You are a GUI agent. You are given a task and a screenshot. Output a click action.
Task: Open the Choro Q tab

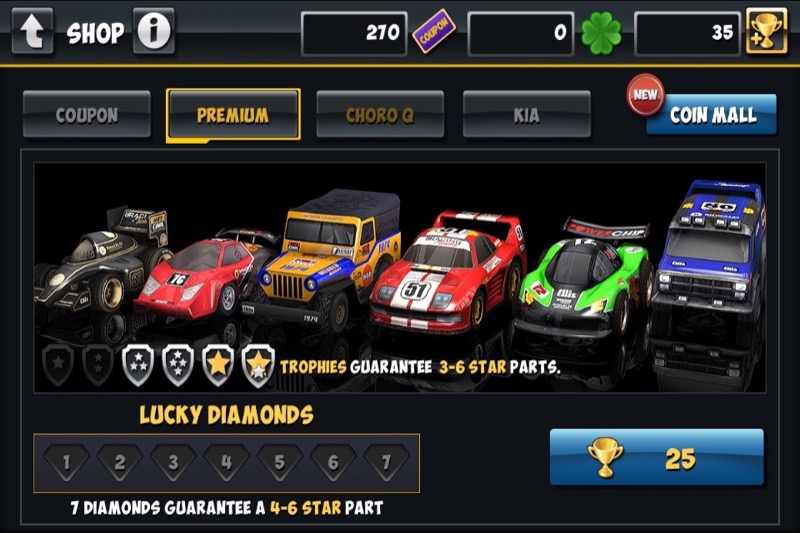click(x=380, y=115)
